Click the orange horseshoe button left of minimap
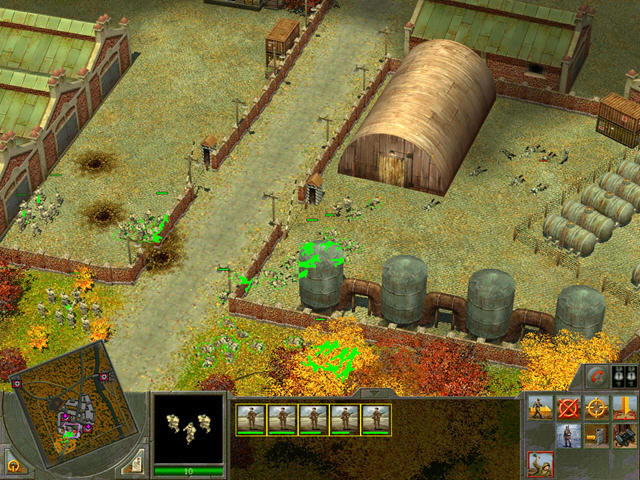The image size is (640, 480). click(x=13, y=465)
